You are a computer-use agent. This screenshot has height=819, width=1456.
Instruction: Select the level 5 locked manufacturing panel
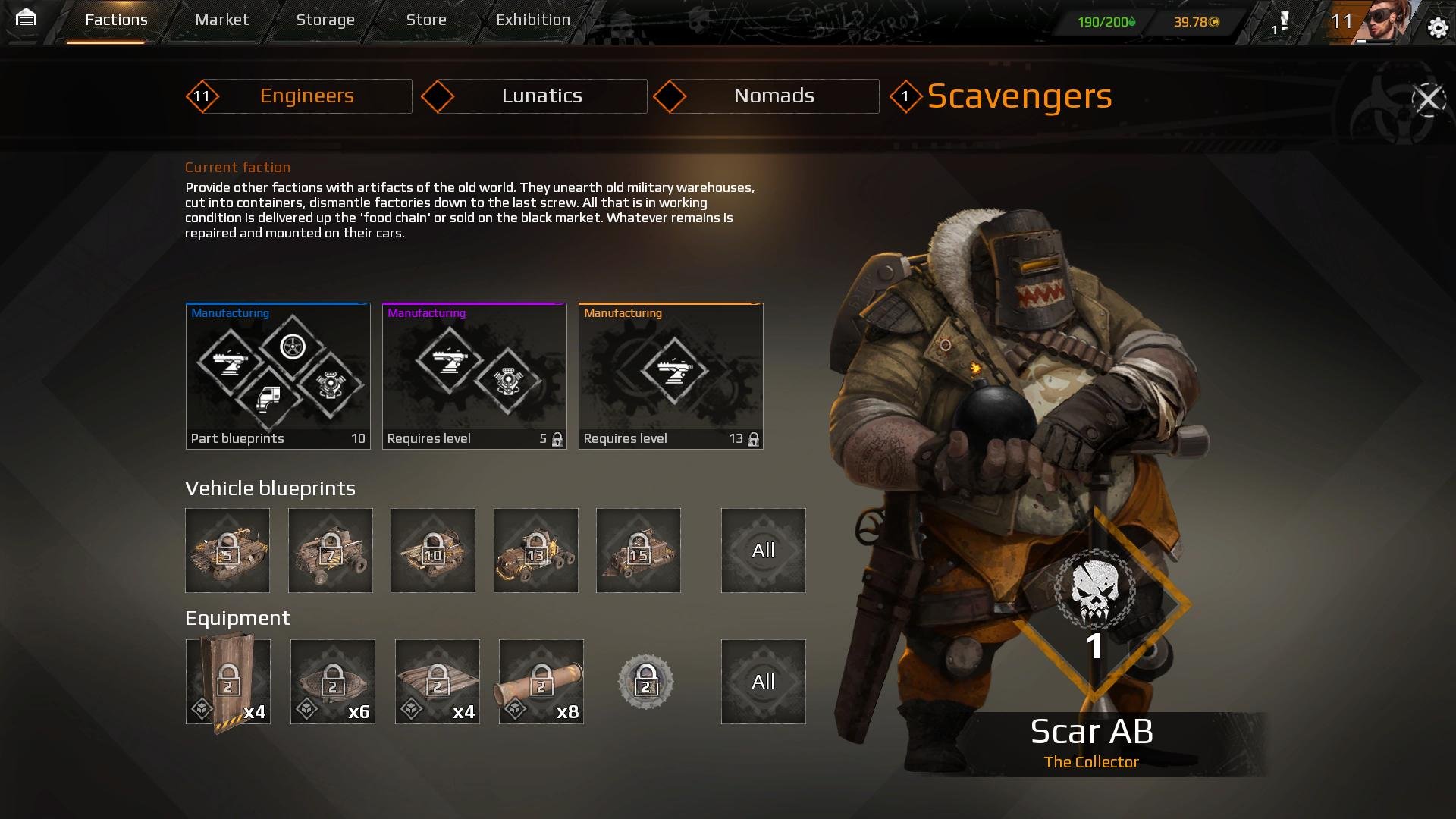(474, 376)
